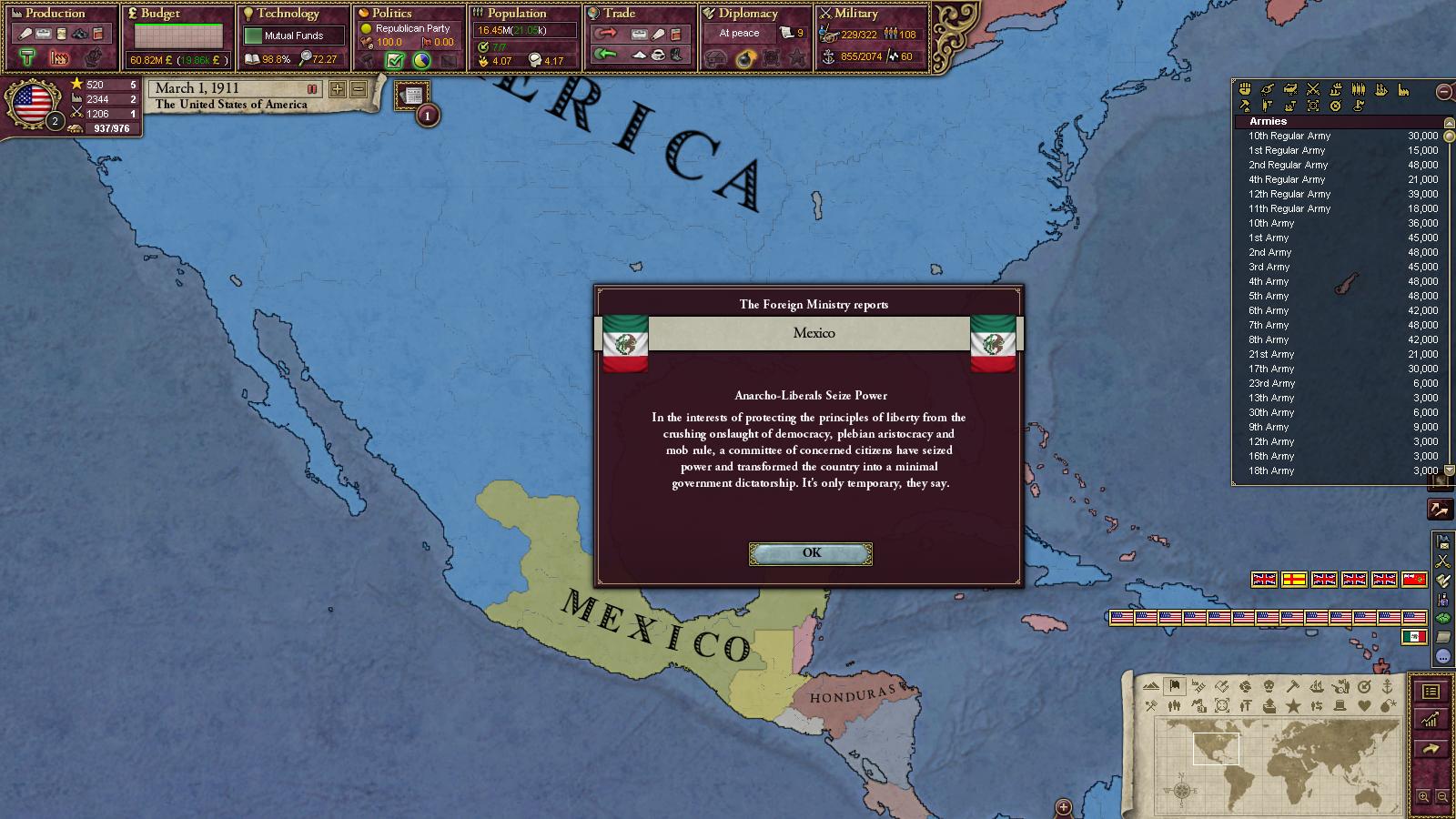The height and width of the screenshot is (819, 1456).
Task: Open the Trade tab
Action: click(619, 14)
